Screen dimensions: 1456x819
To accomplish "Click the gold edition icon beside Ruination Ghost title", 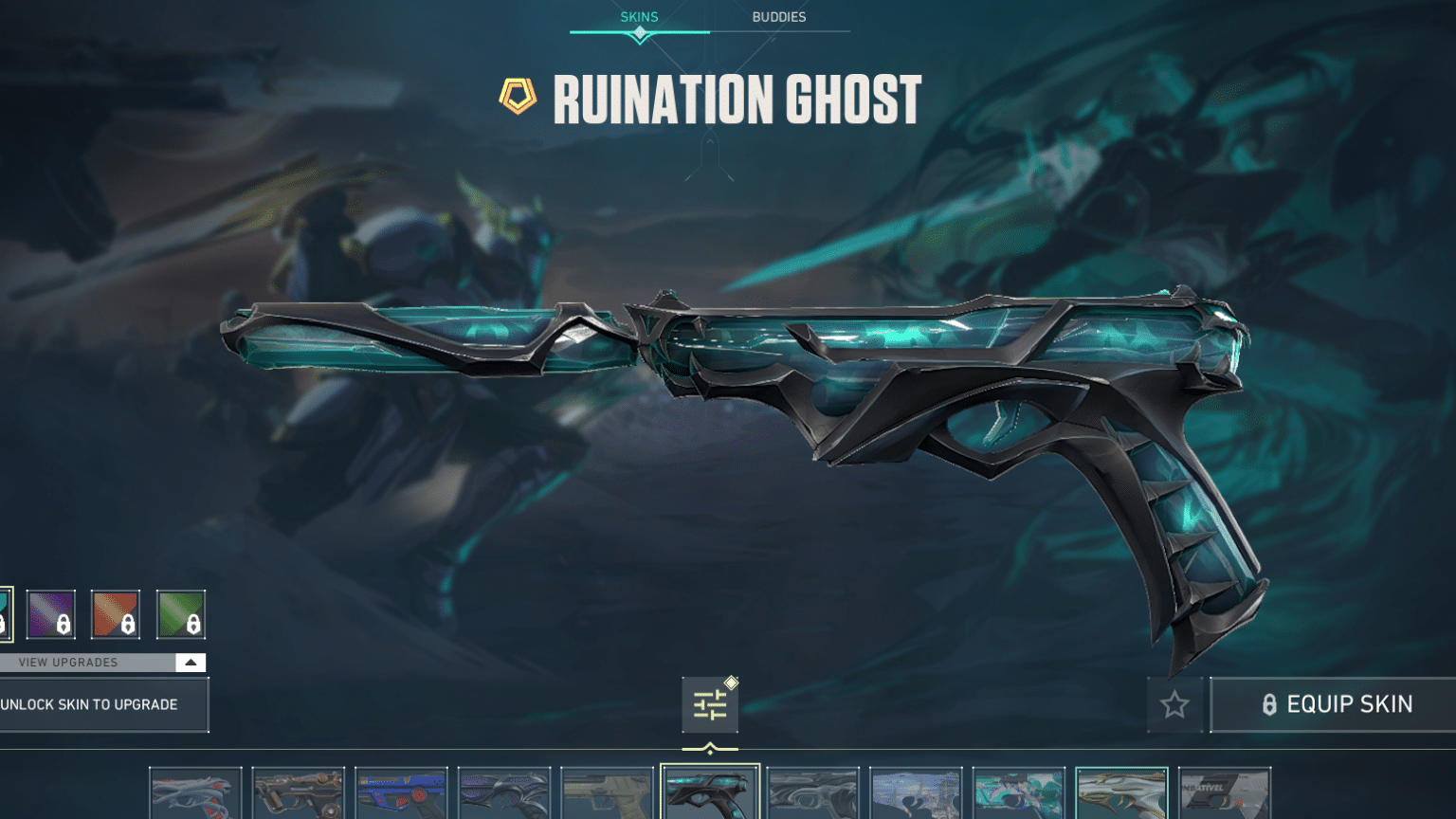I will tap(517, 95).
